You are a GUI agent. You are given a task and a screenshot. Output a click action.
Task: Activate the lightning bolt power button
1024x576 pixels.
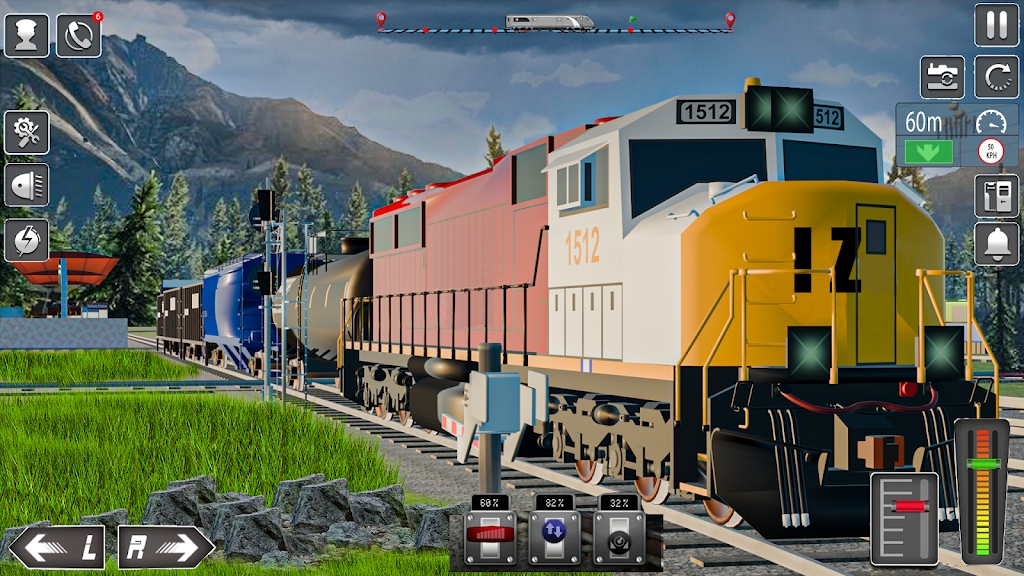tap(26, 240)
